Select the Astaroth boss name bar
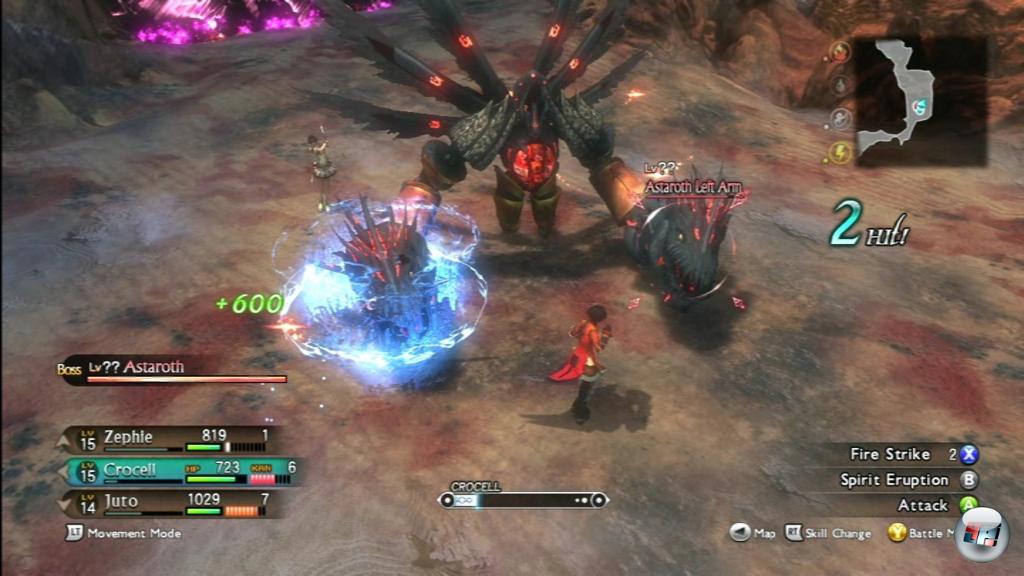The image size is (1024, 576). [175, 370]
